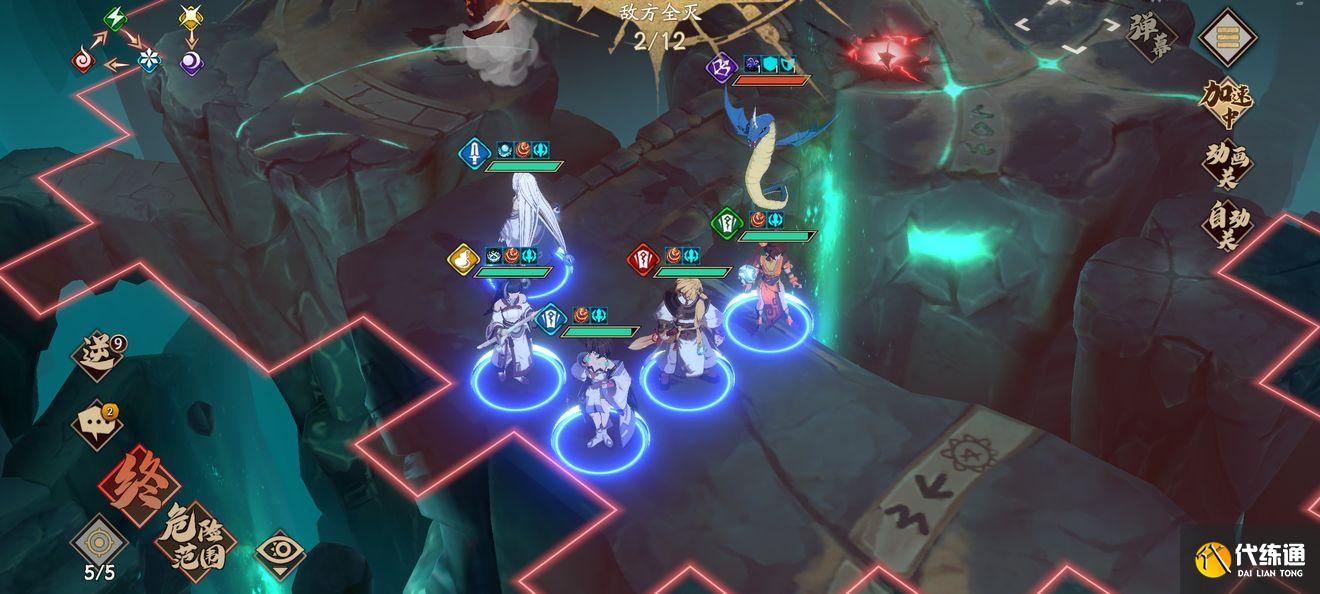The width and height of the screenshot is (1320, 594).
Task: Show the 危险范围 danger range
Action: pos(195,541)
